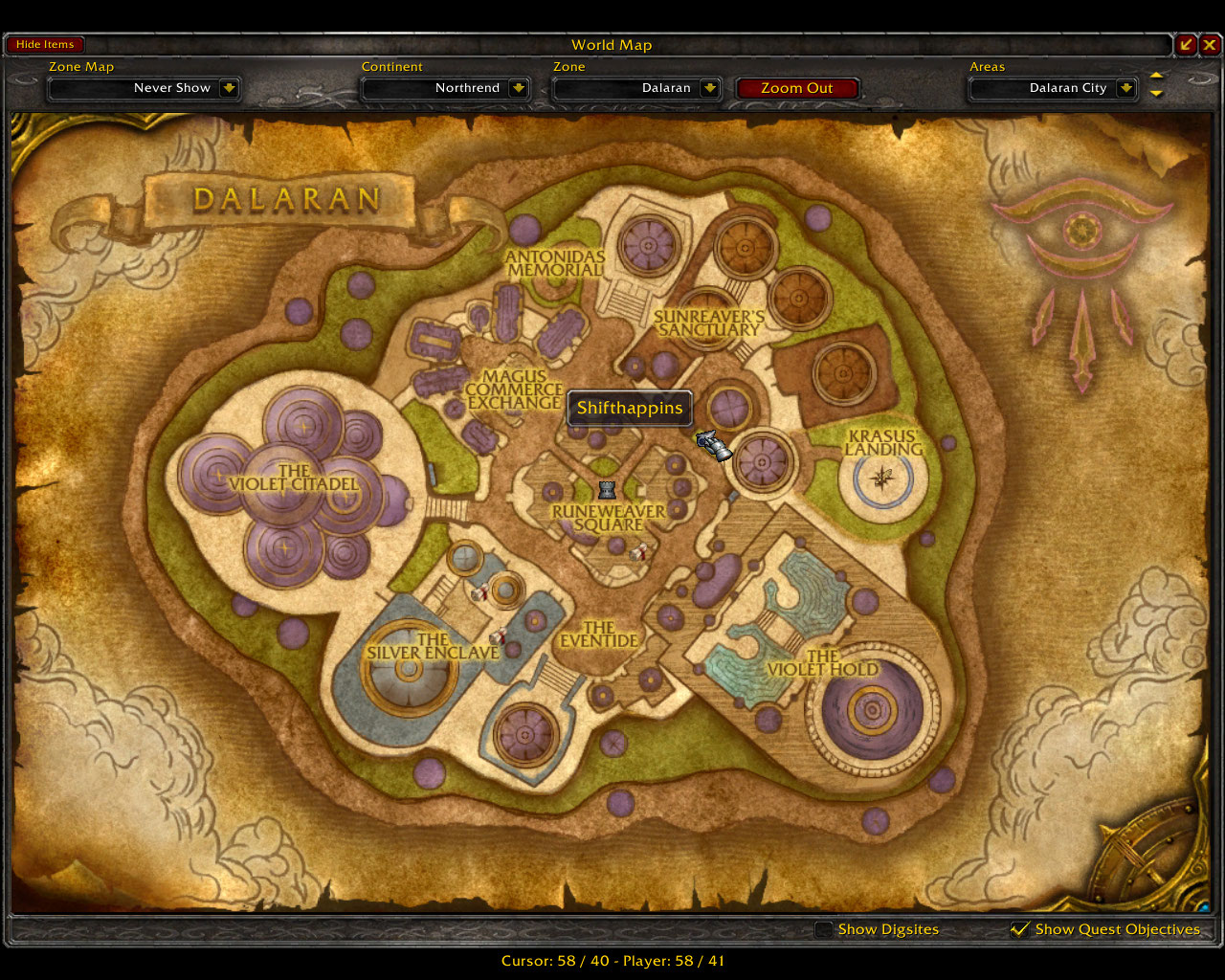This screenshot has height=980, width=1225.
Task: Click the Hide Items button
Action: tap(45, 44)
